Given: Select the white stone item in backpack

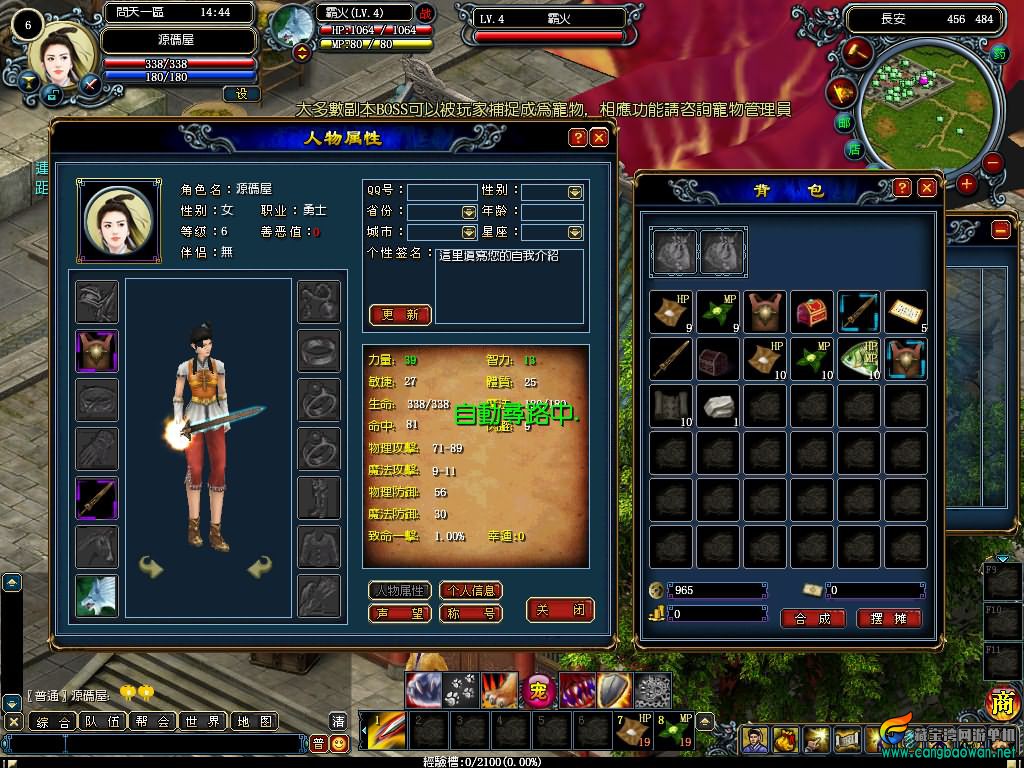Looking at the screenshot, I should (717, 406).
